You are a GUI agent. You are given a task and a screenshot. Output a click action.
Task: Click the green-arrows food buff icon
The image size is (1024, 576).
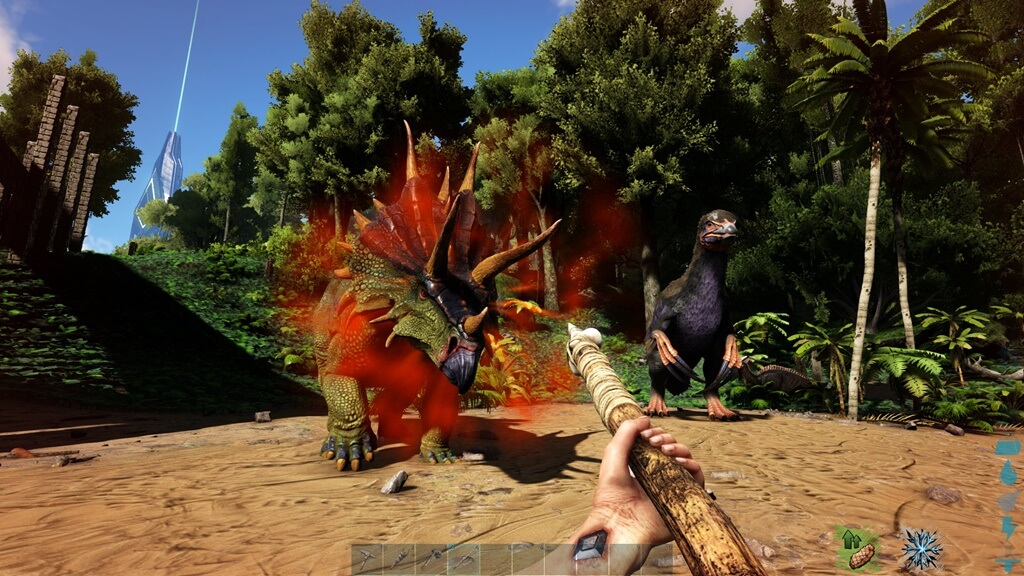tap(856, 549)
